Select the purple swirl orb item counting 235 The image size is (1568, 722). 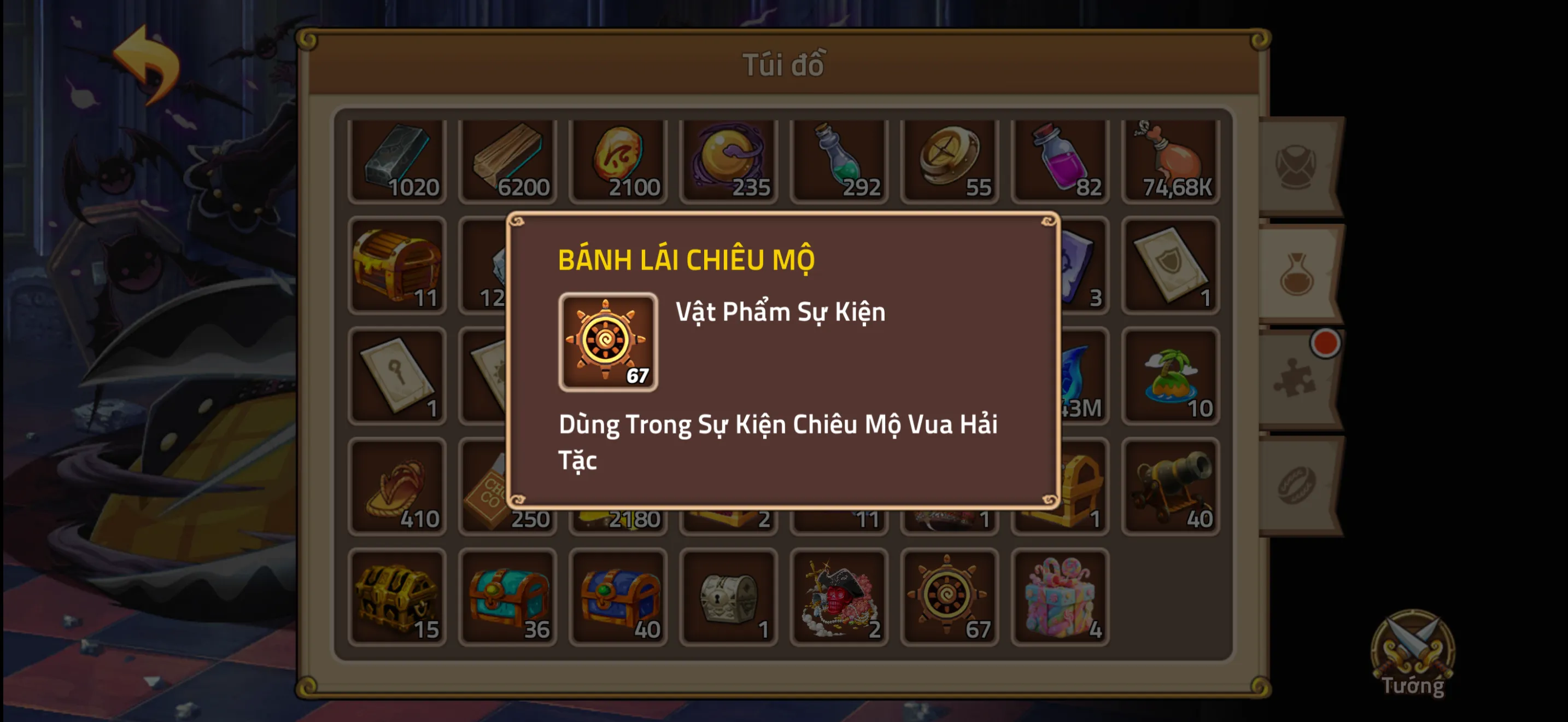click(x=729, y=160)
